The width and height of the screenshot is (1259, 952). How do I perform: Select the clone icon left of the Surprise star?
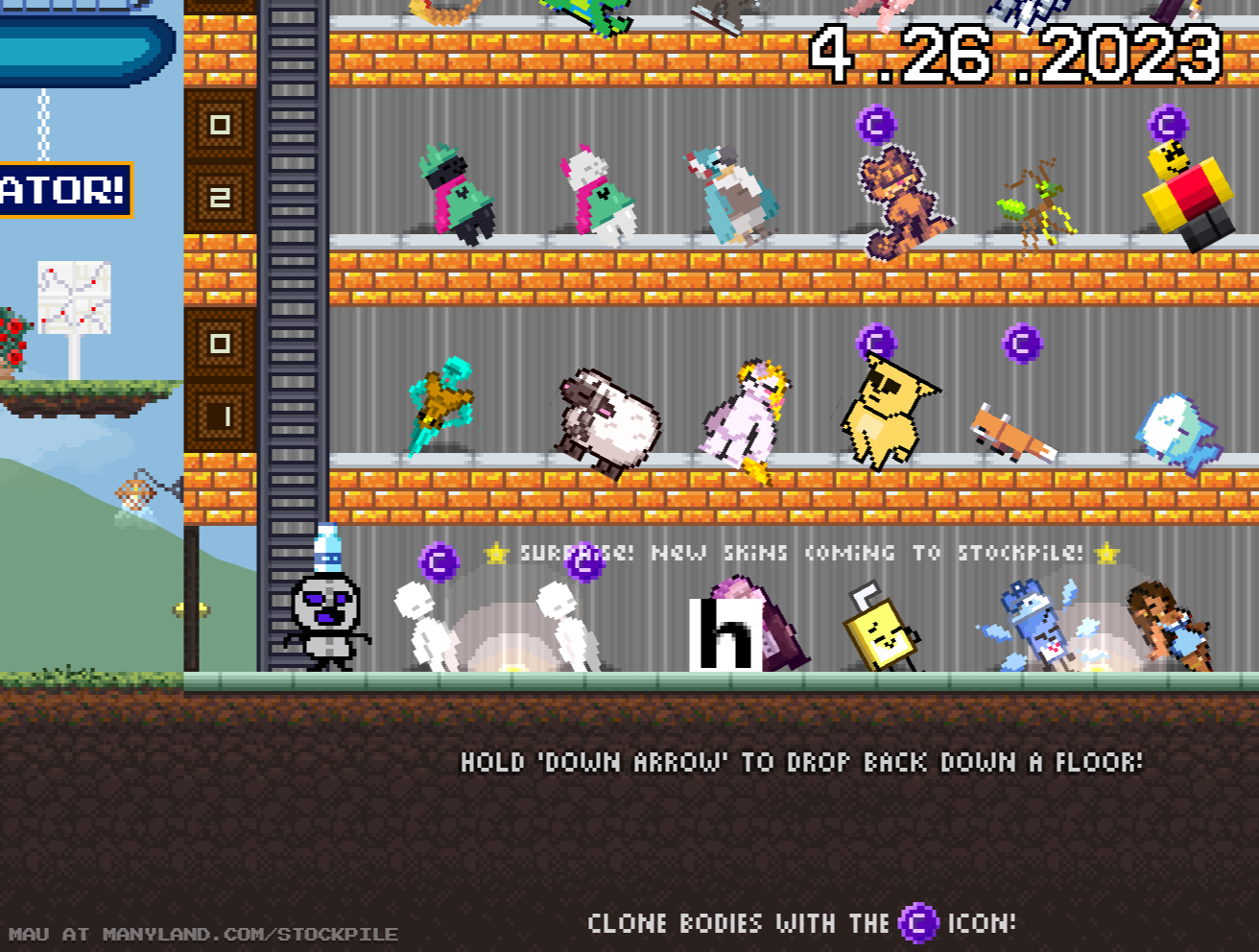[439, 561]
